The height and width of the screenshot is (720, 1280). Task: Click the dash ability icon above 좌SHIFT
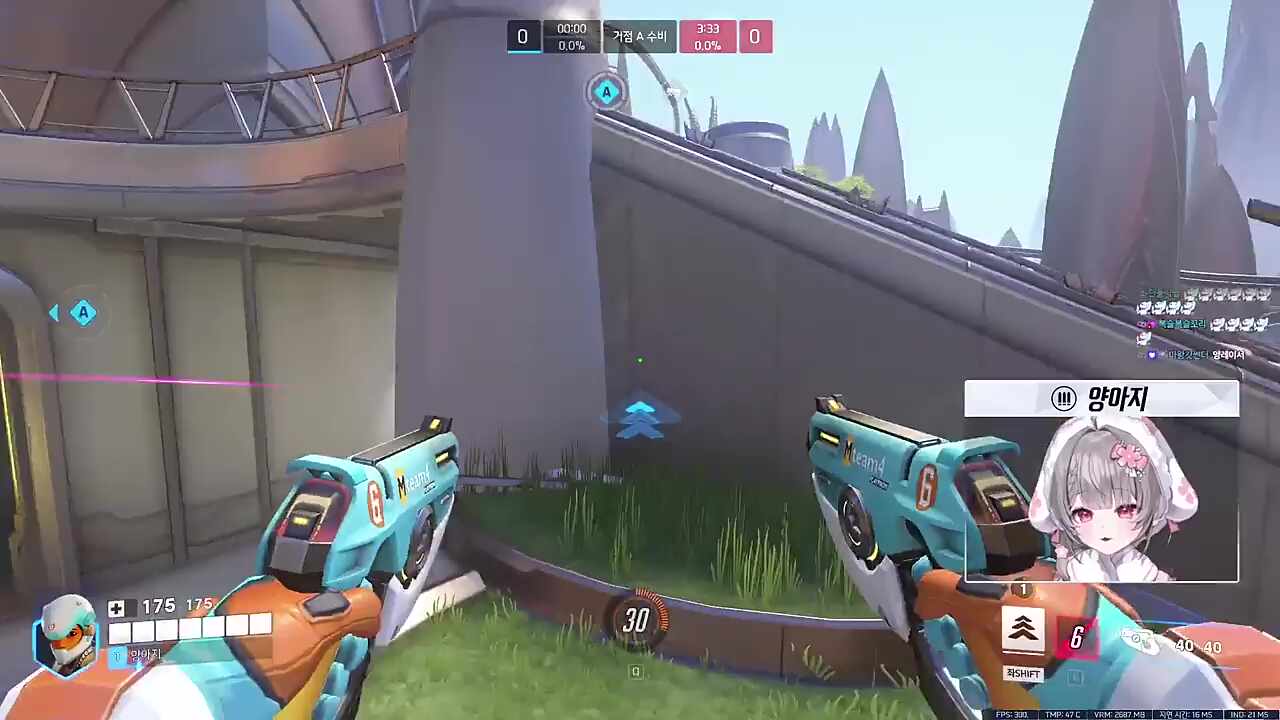[x=1022, y=630]
